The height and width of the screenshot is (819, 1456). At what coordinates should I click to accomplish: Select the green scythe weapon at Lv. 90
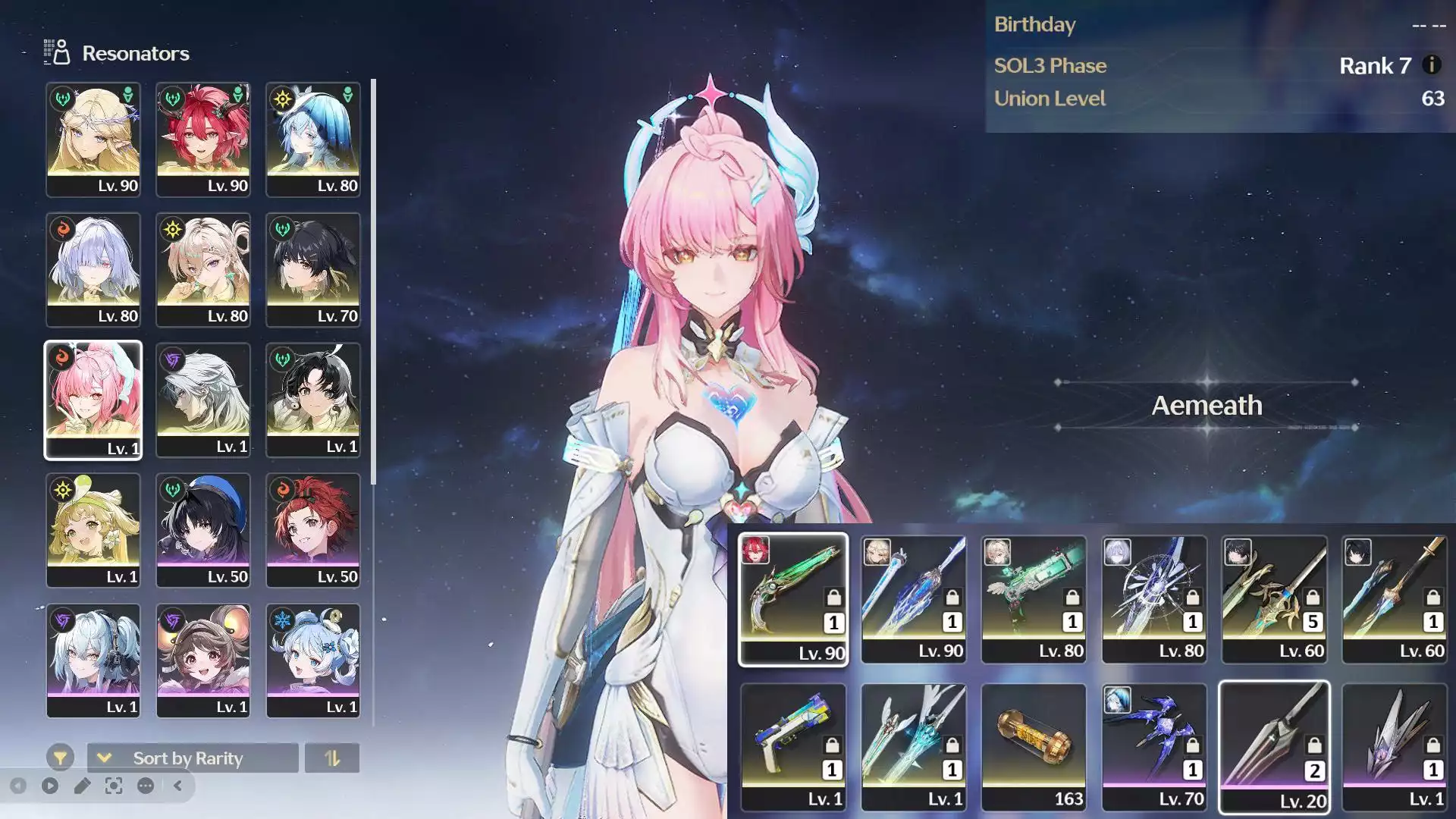coord(793,598)
